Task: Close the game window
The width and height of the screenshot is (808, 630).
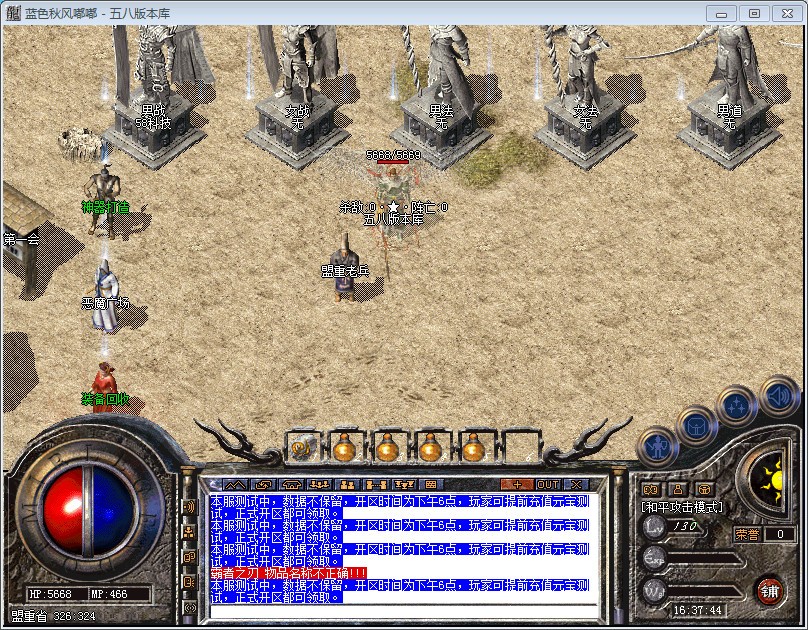Action: [784, 13]
